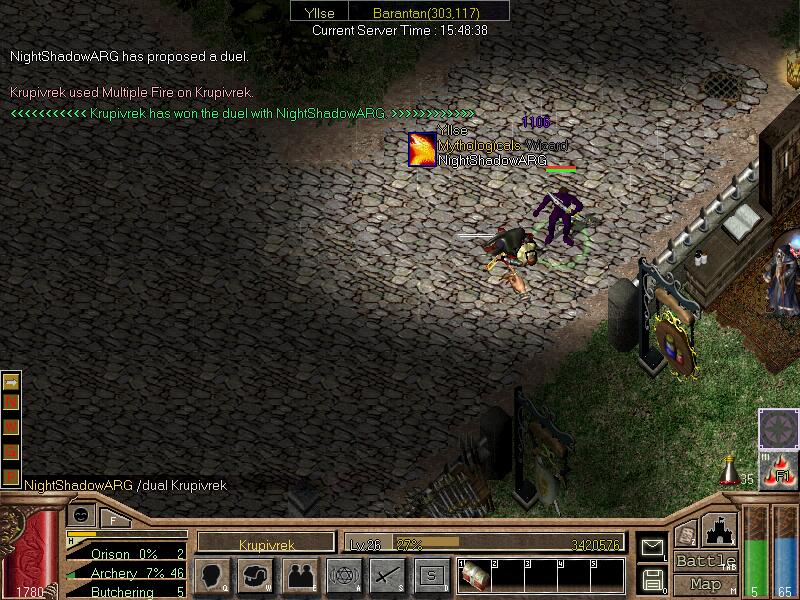Open the character head profile button
The width and height of the screenshot is (800, 600).
(x=213, y=576)
